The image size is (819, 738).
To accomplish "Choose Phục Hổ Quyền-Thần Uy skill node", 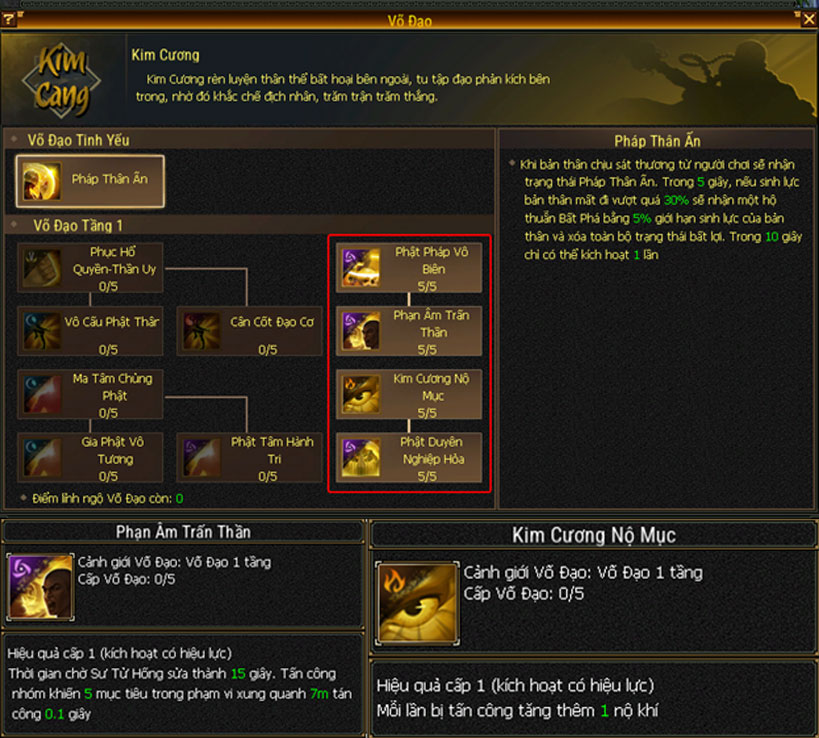I will [x=91, y=268].
